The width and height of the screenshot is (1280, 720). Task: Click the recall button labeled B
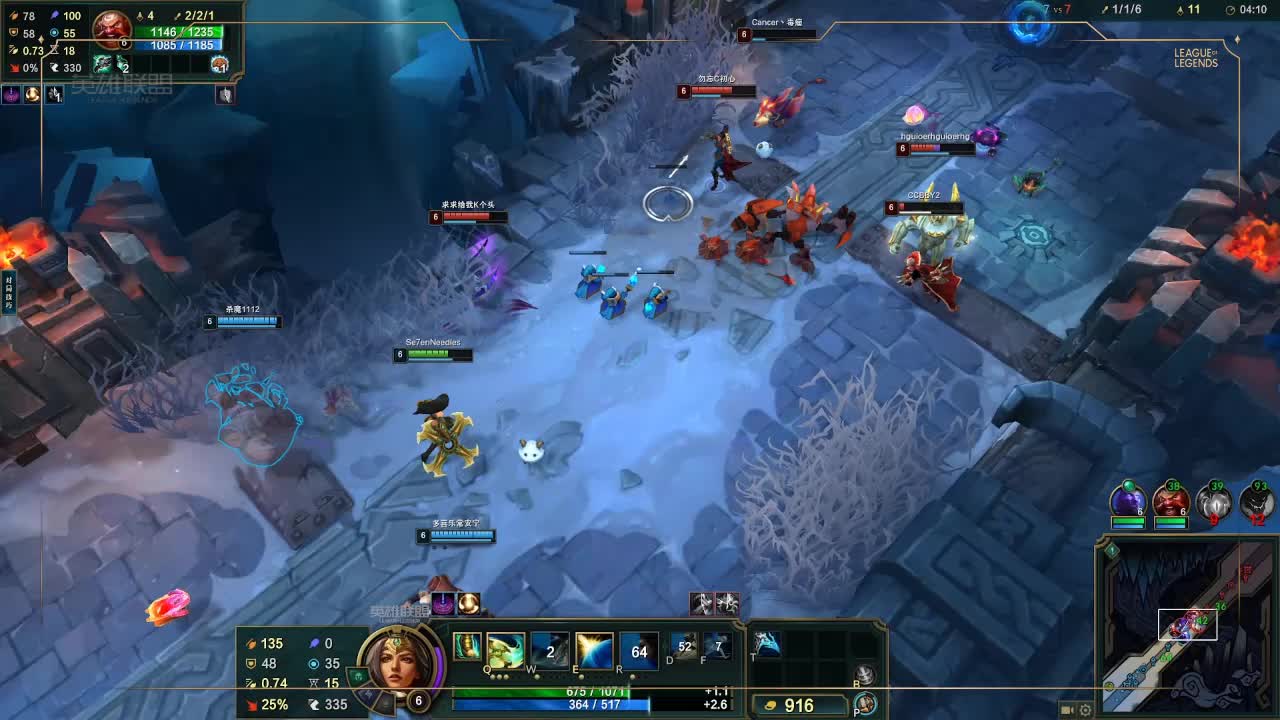pyautogui.click(x=866, y=676)
